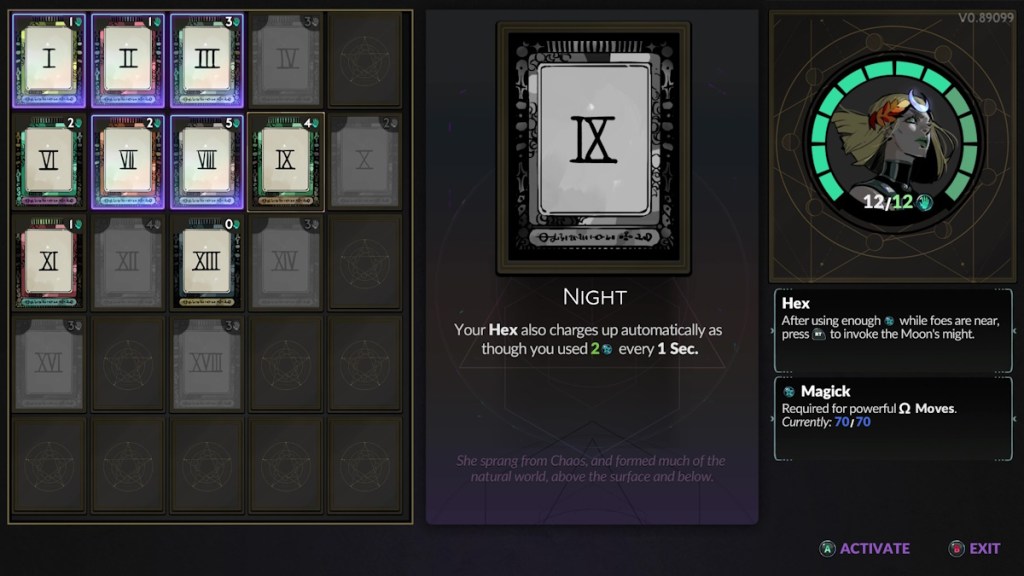Exit the arcana card screen

coord(974,548)
